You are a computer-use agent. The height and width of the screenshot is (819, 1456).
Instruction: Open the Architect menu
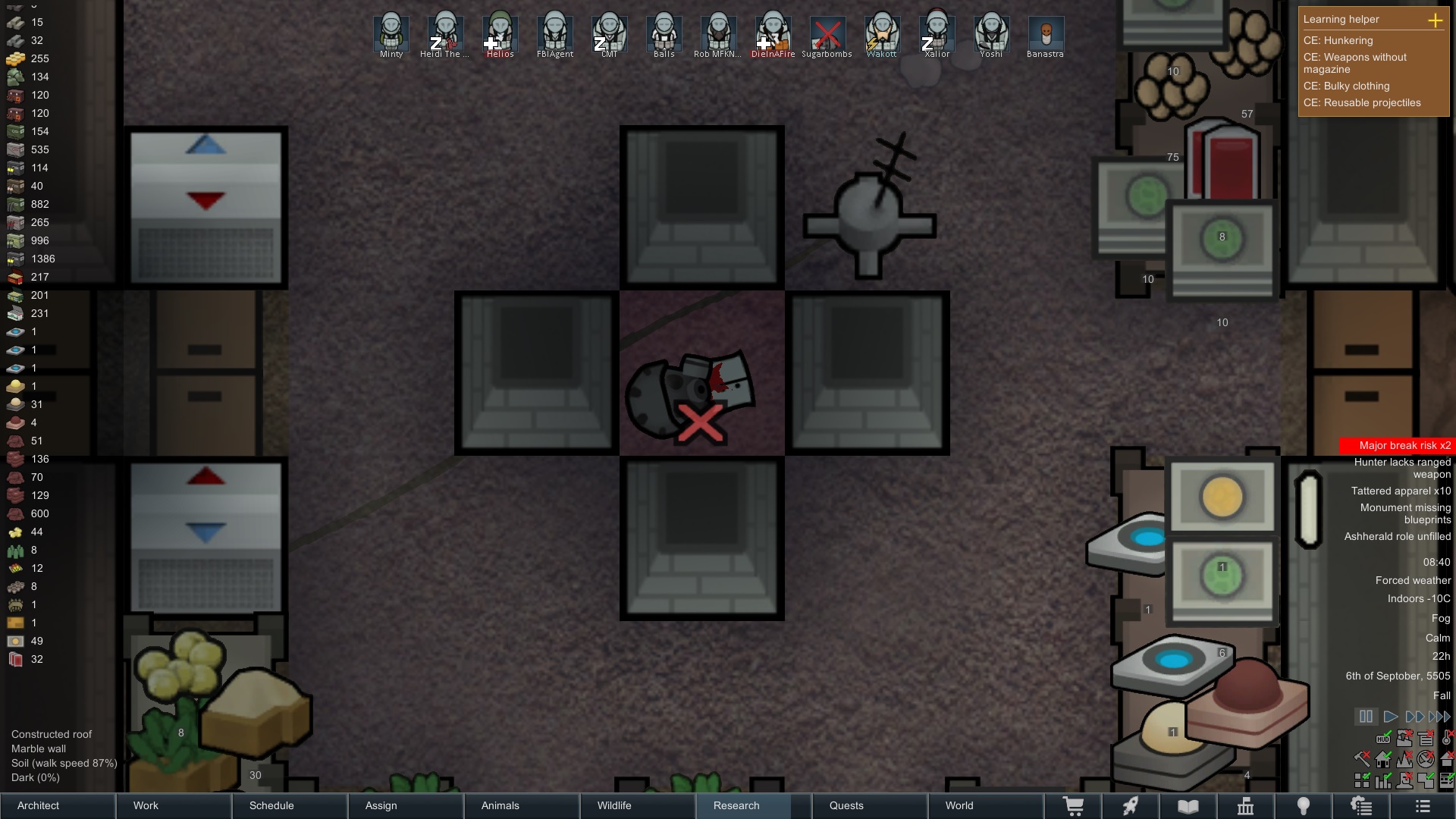pos(58,805)
